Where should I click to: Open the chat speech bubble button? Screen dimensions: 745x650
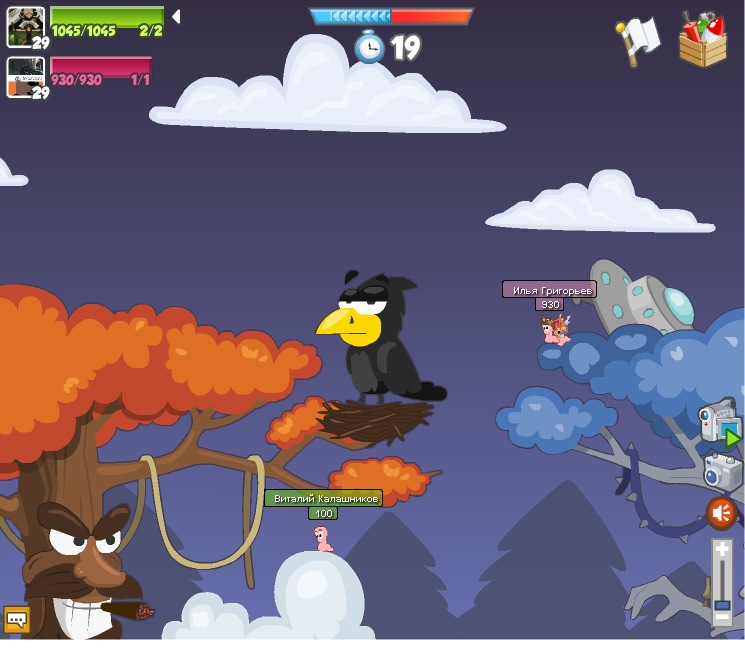pyautogui.click(x=16, y=620)
